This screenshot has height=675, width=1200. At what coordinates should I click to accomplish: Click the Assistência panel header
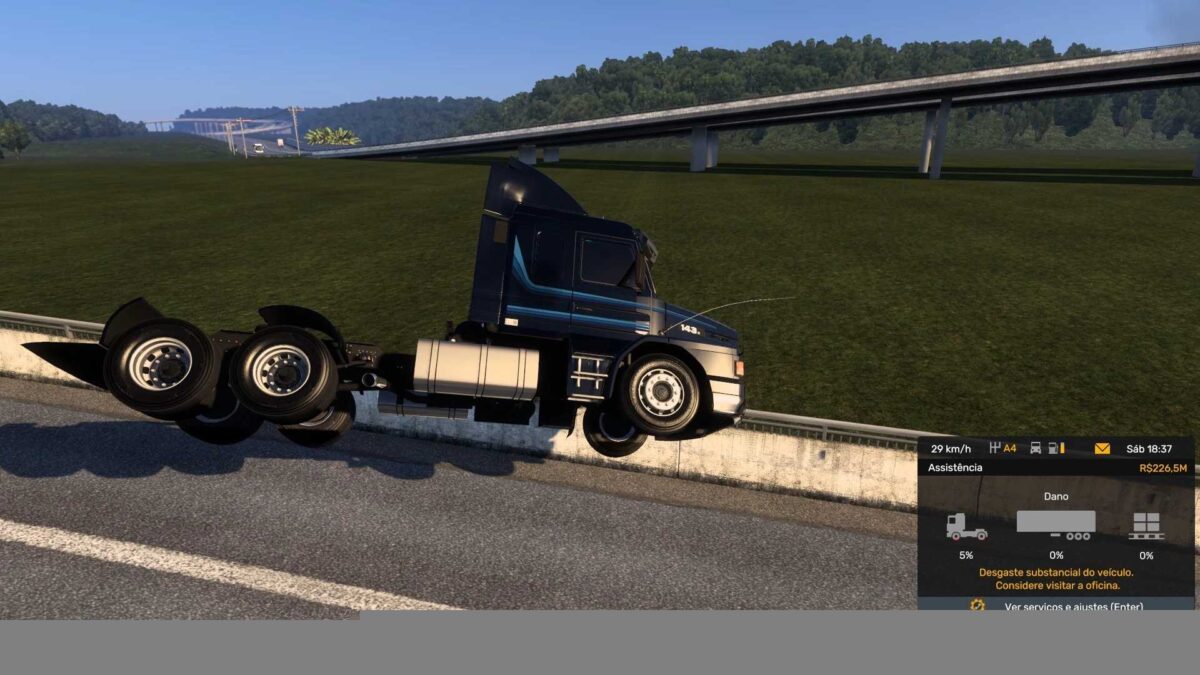pyautogui.click(x=956, y=467)
